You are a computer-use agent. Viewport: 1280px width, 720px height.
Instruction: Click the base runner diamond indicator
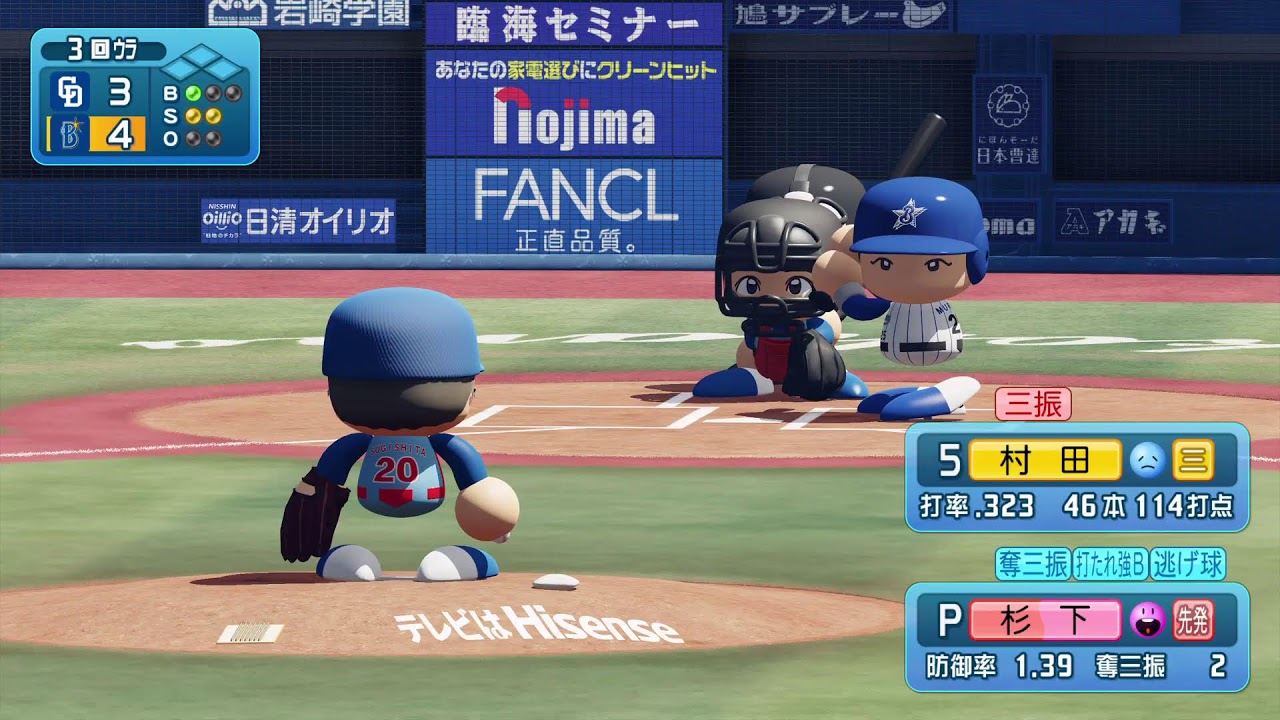tap(203, 67)
